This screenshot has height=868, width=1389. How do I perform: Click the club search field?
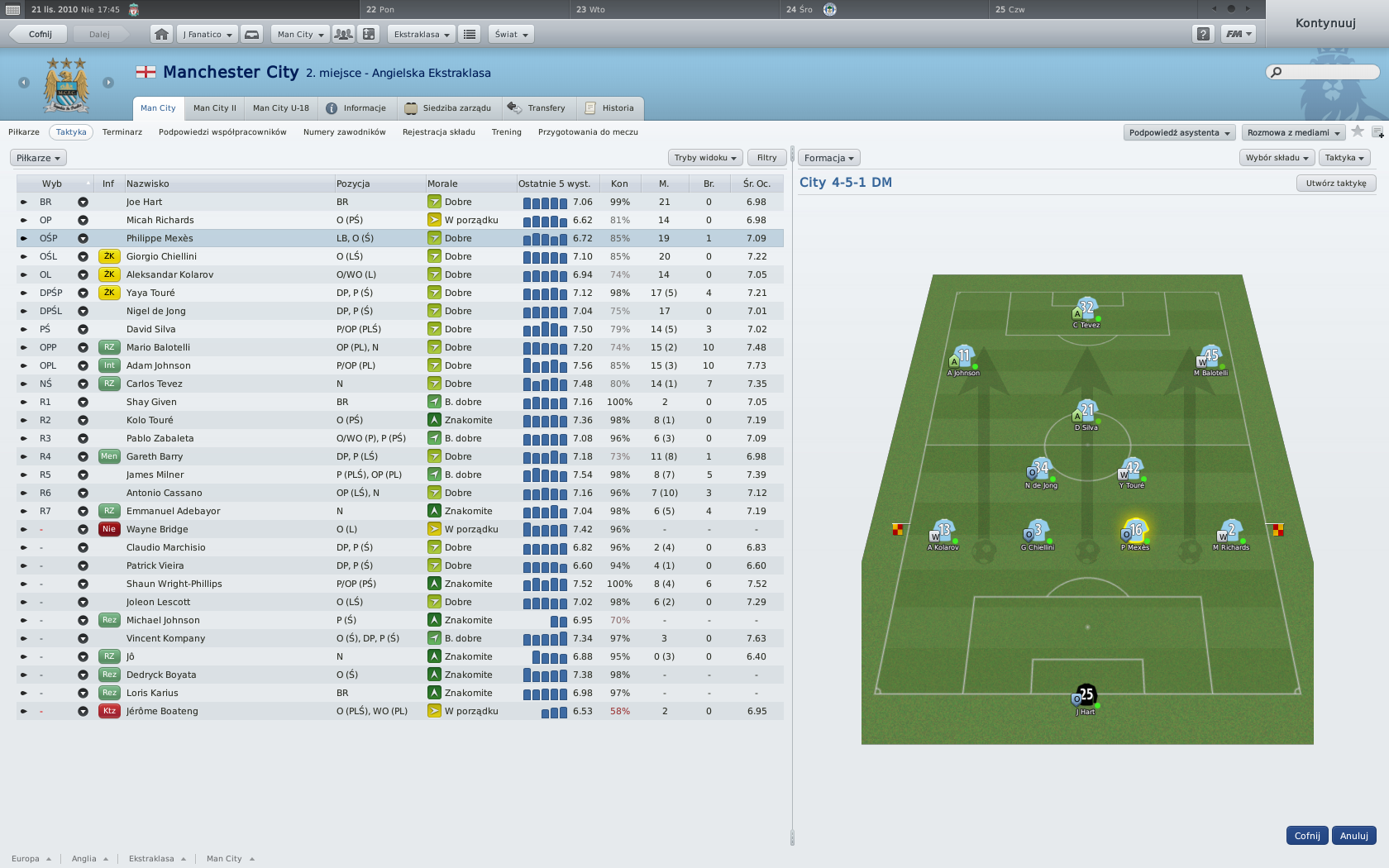click(1328, 72)
